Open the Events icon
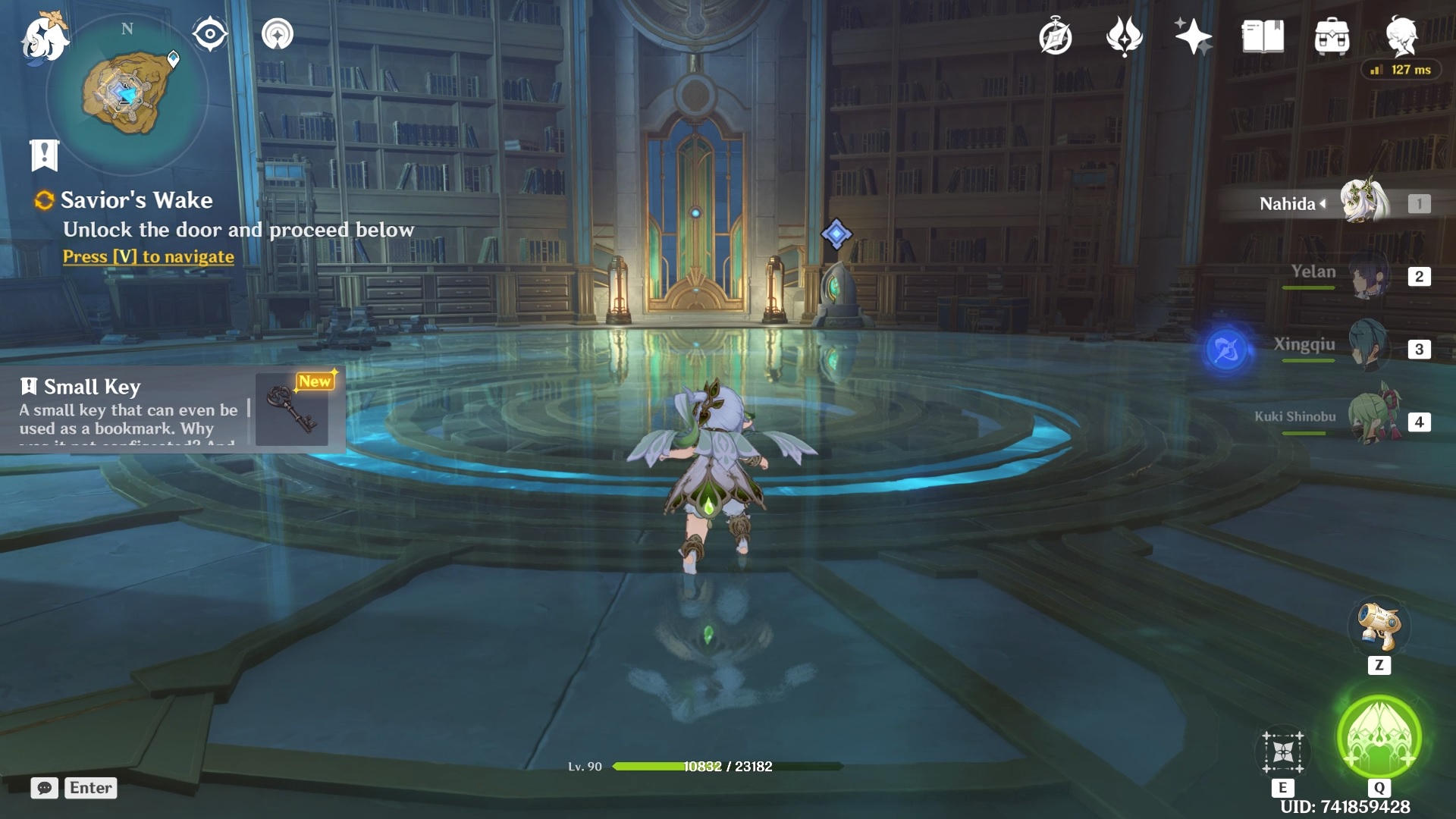The width and height of the screenshot is (1456, 819). click(1124, 36)
